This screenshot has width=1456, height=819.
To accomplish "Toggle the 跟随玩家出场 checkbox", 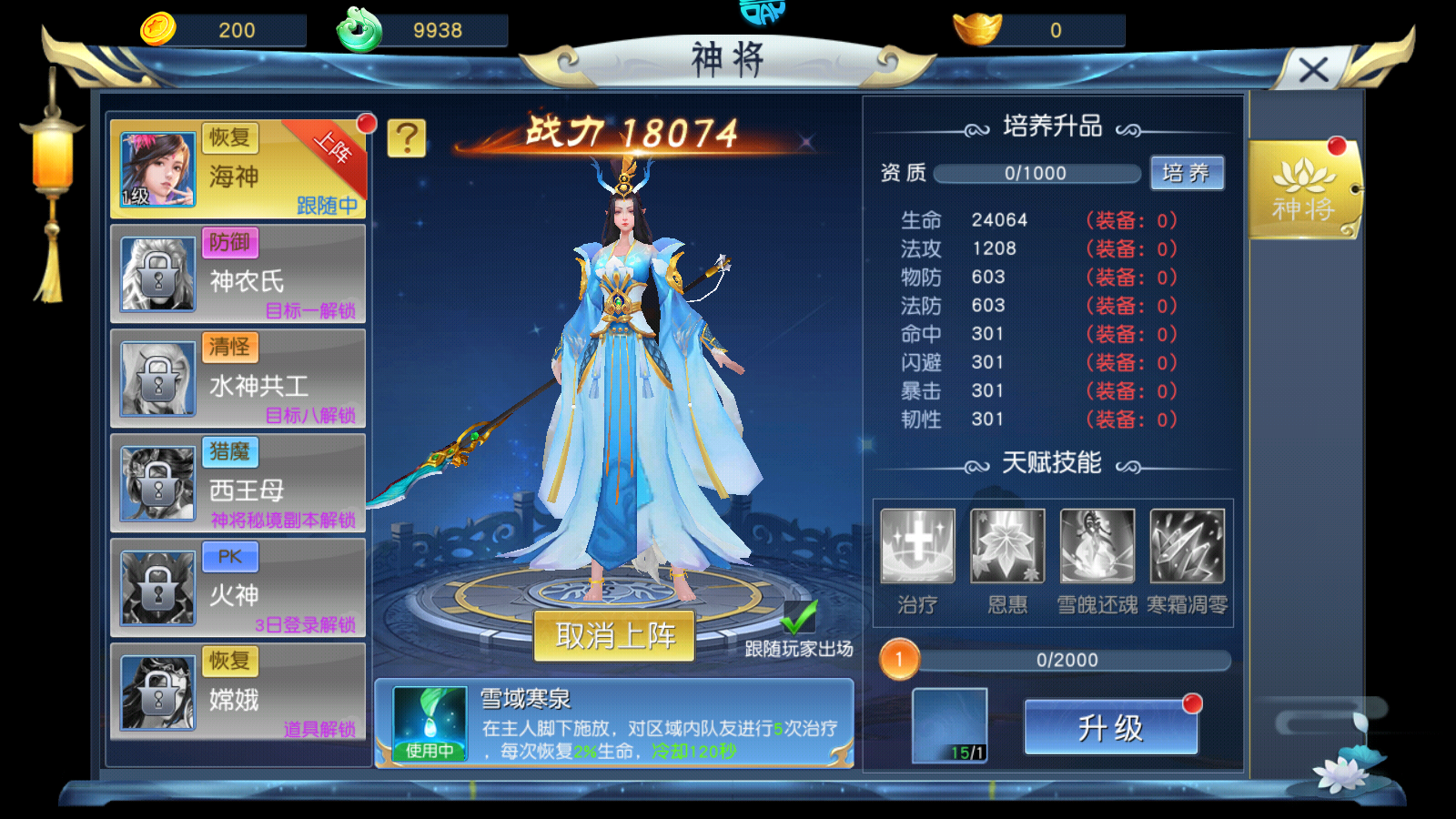I will coord(799,618).
